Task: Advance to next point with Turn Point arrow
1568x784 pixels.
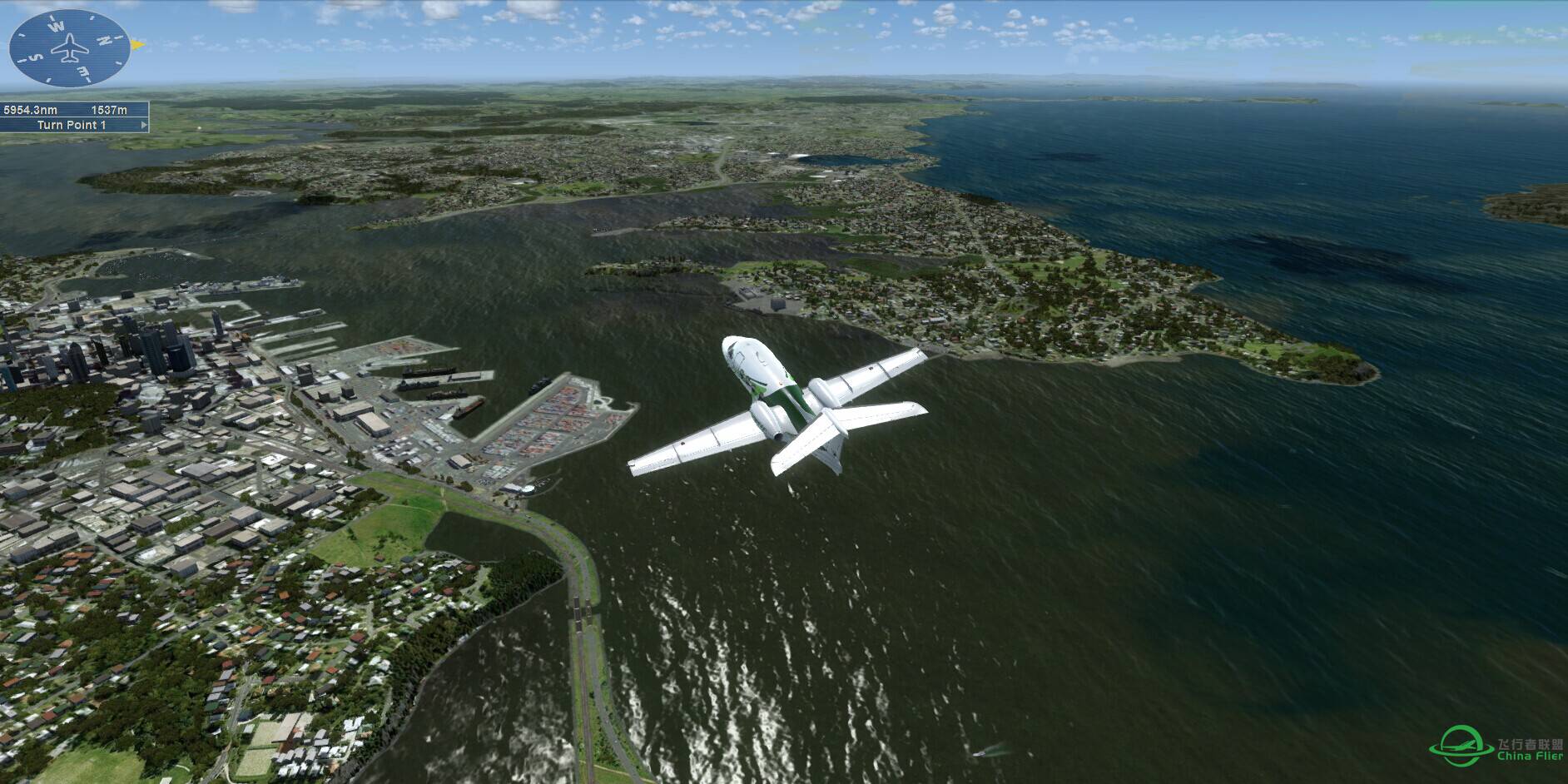Action: coord(145,125)
